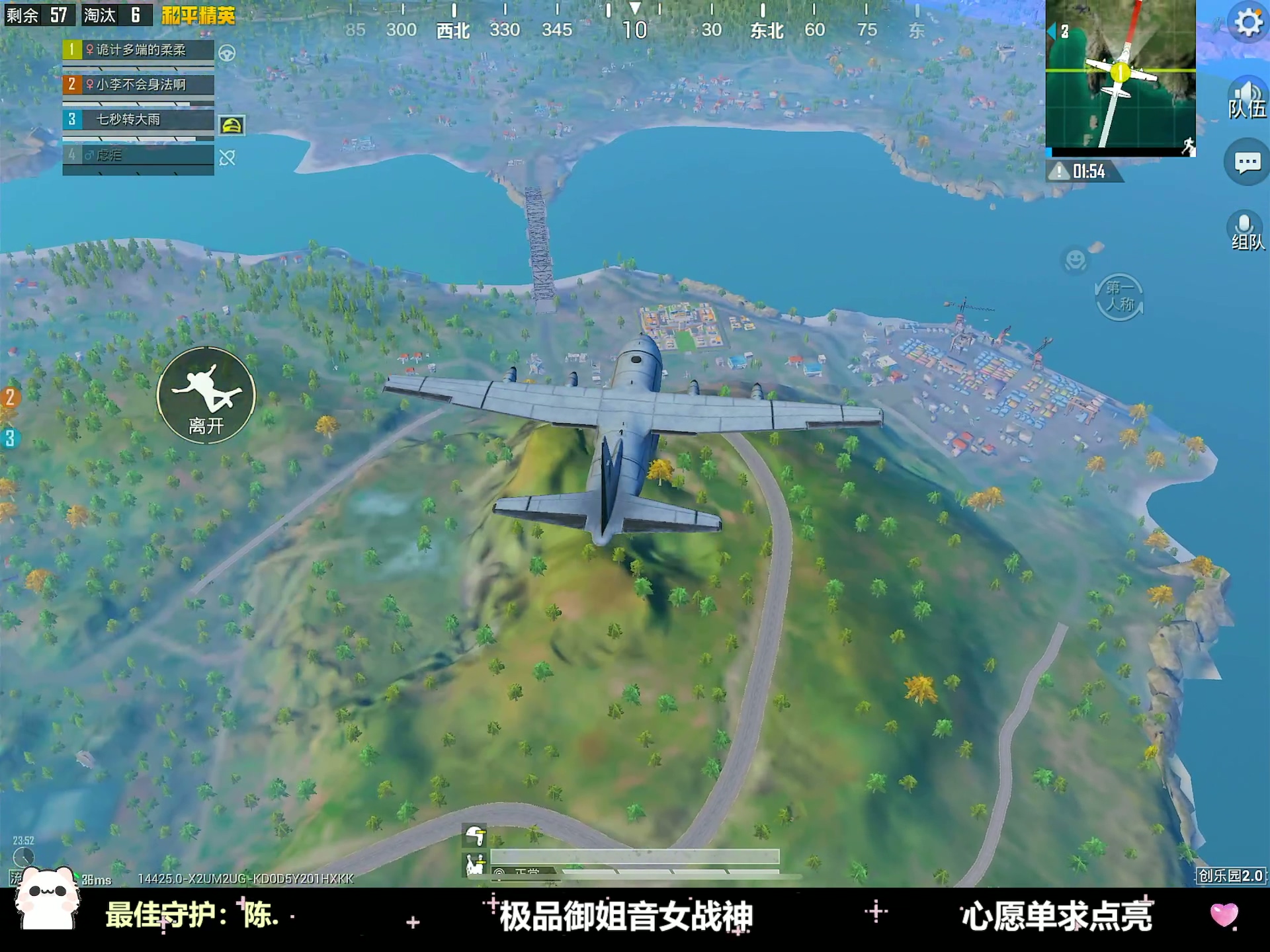Open the smiley emote wheel

click(x=1076, y=259)
